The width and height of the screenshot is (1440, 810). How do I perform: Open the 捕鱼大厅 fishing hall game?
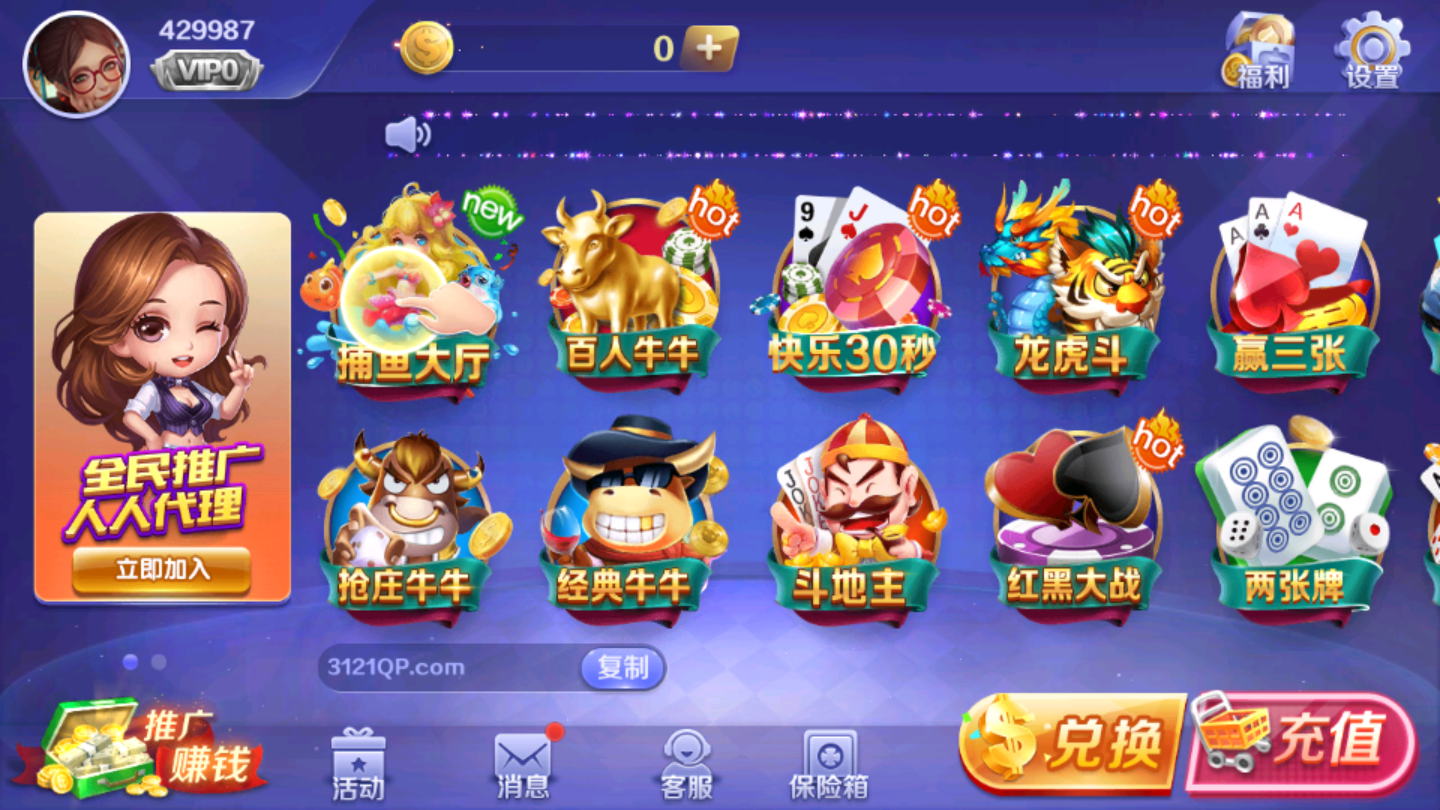point(415,290)
